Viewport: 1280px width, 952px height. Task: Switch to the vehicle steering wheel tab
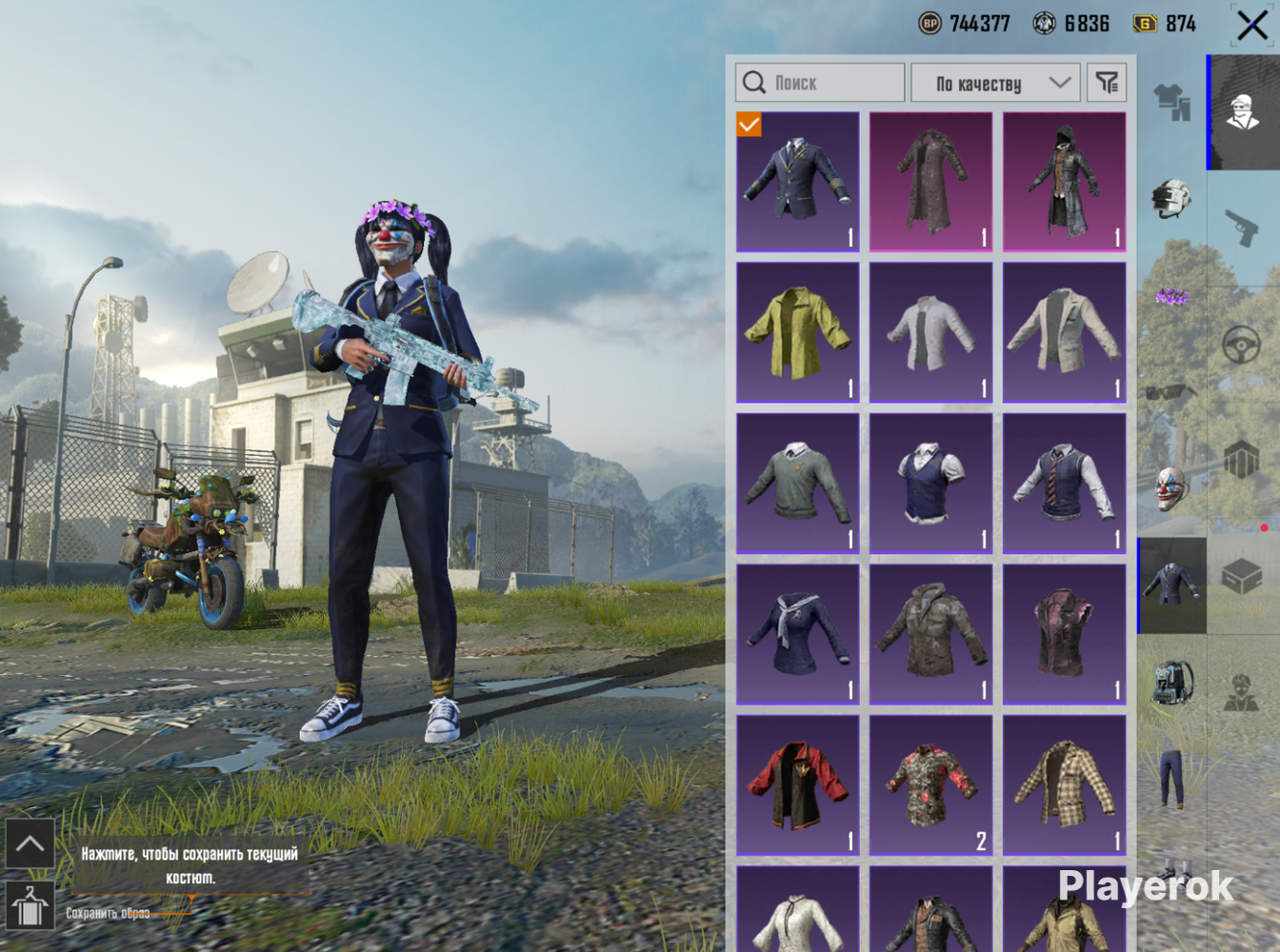(x=1242, y=345)
